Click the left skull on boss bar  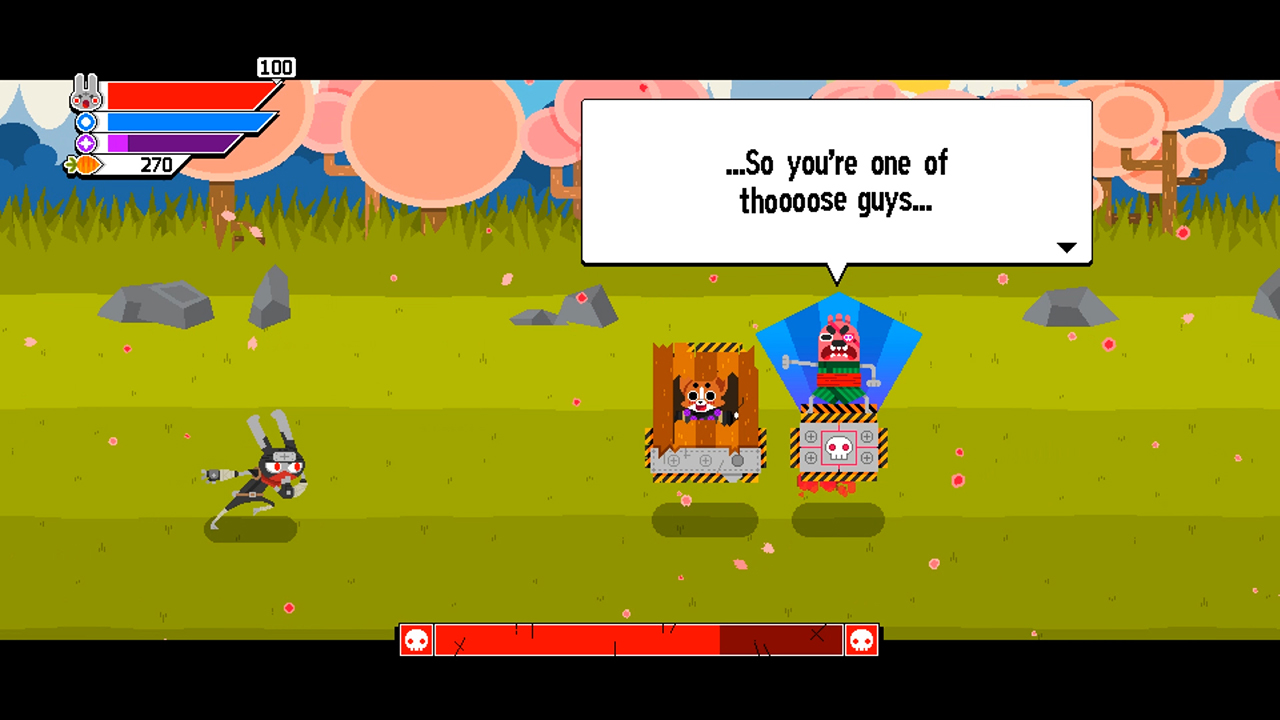pos(415,640)
